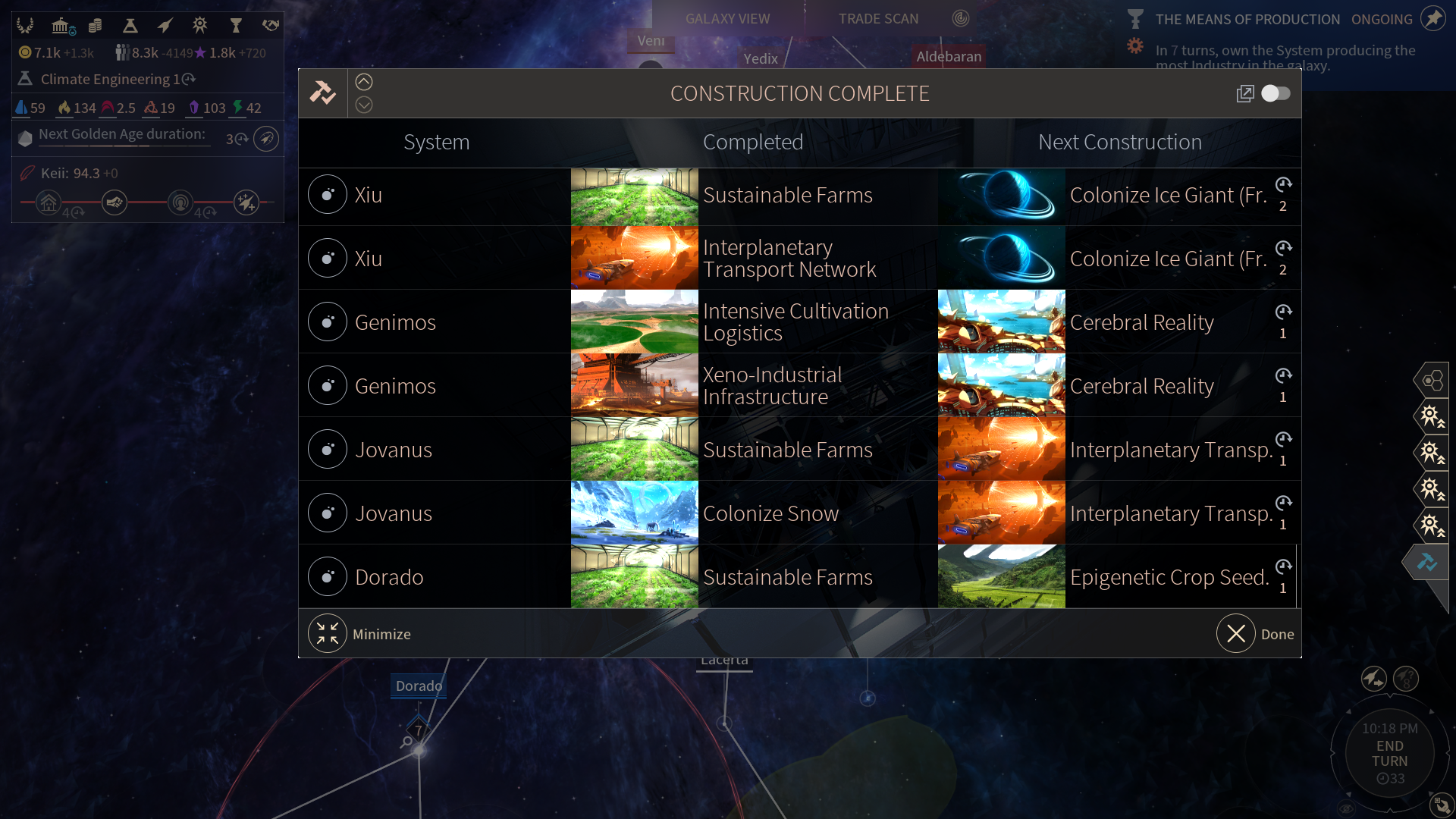The image size is (1456, 819).
Task: Open the Trade Scan view
Action: click(x=878, y=19)
